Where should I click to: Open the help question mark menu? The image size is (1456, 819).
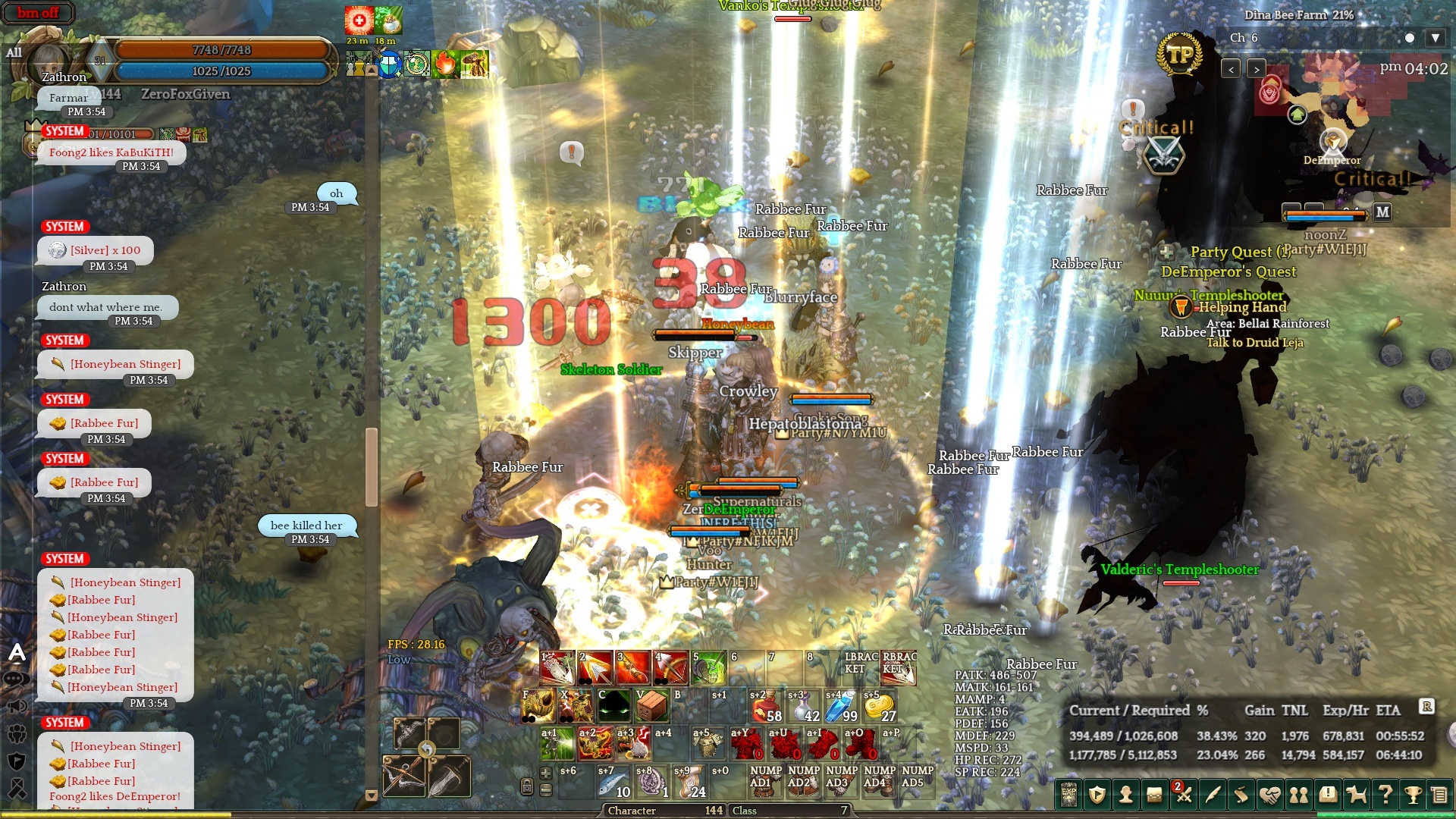[x=1385, y=795]
